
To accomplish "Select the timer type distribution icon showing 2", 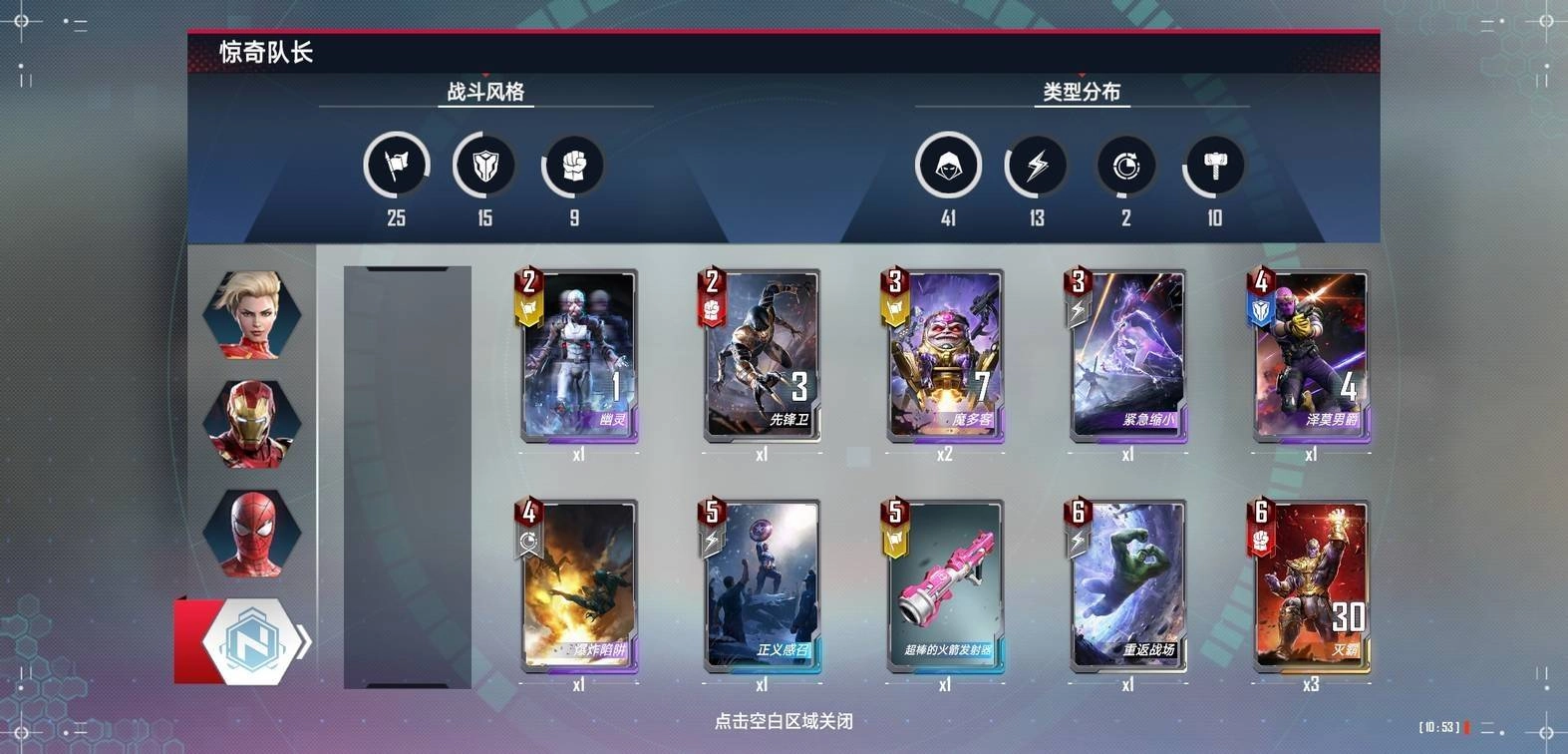I will [x=1125, y=166].
